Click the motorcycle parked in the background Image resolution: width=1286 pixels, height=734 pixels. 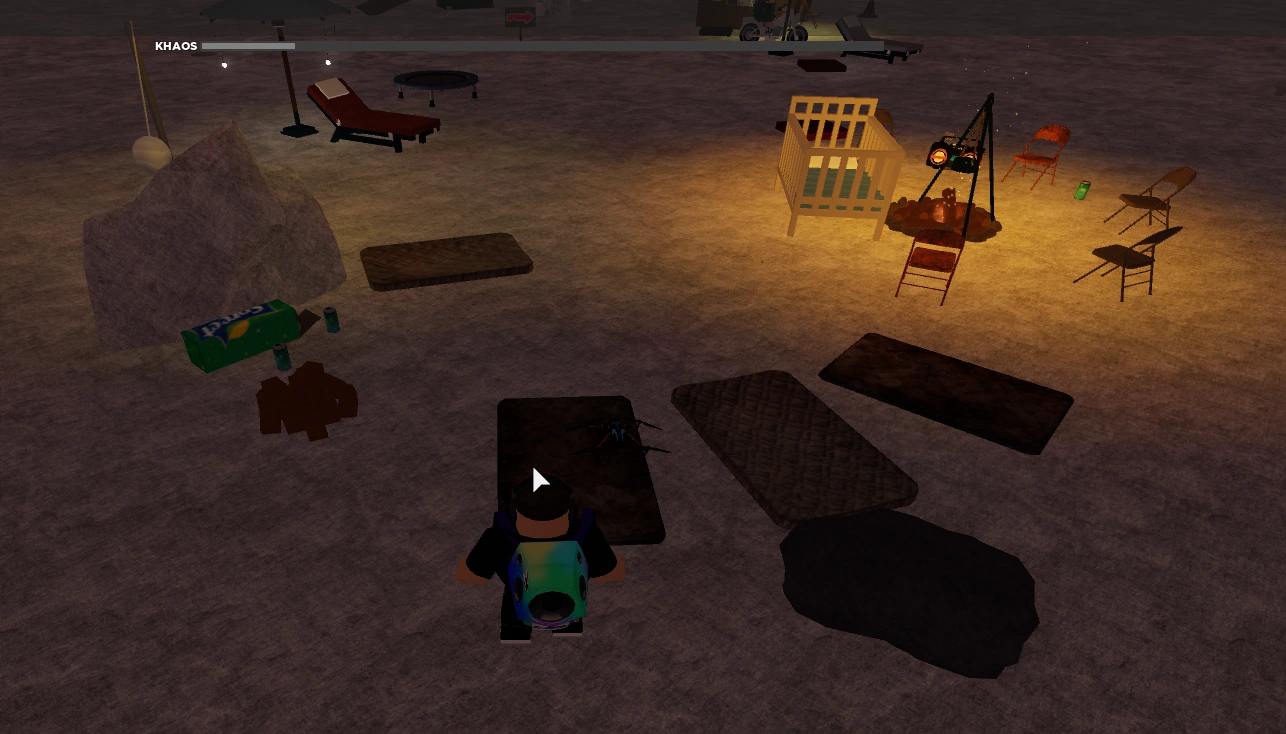(x=770, y=28)
